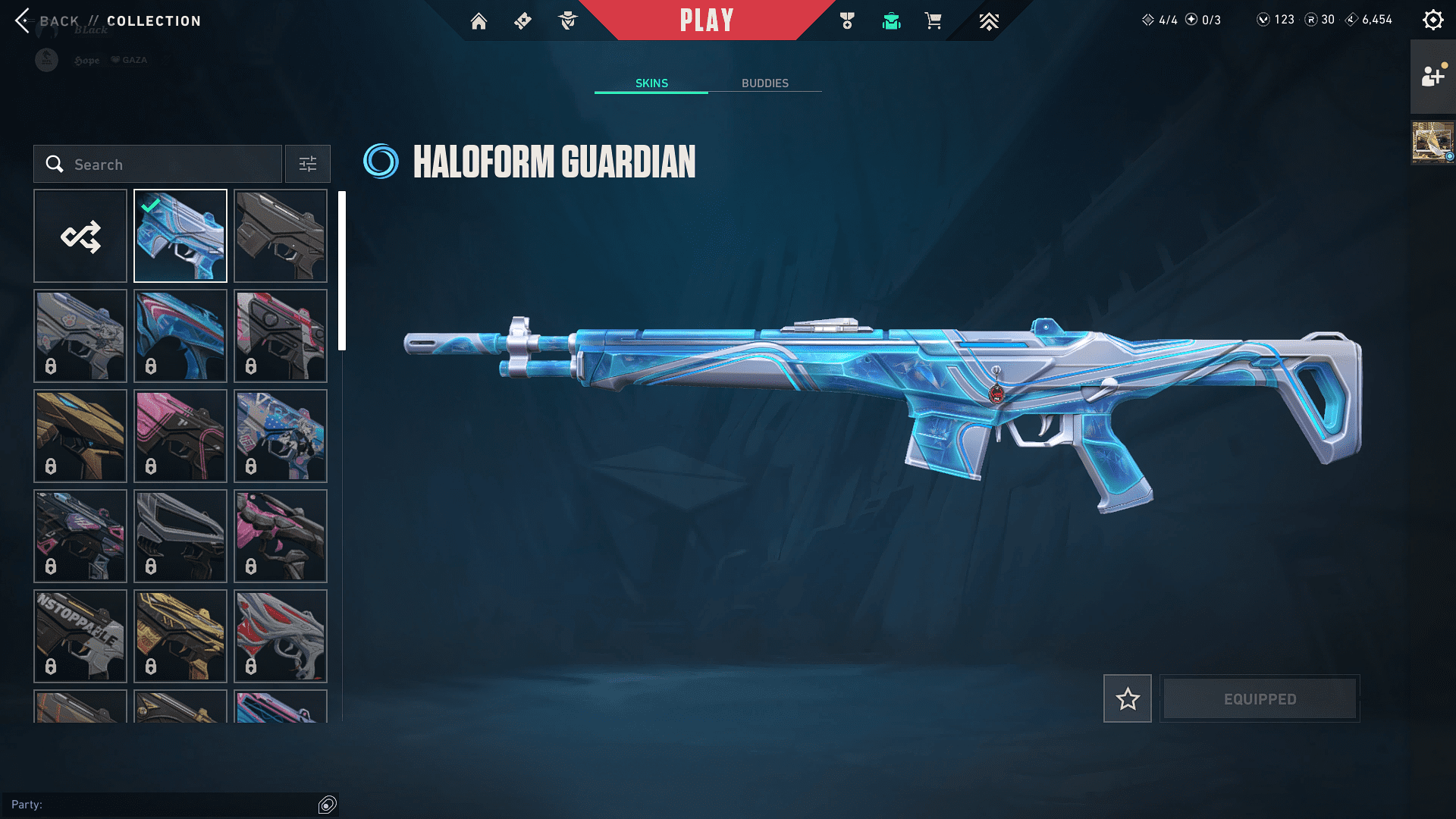The image size is (1456, 819).
Task: Click the big red PLAY button
Action: [706, 20]
